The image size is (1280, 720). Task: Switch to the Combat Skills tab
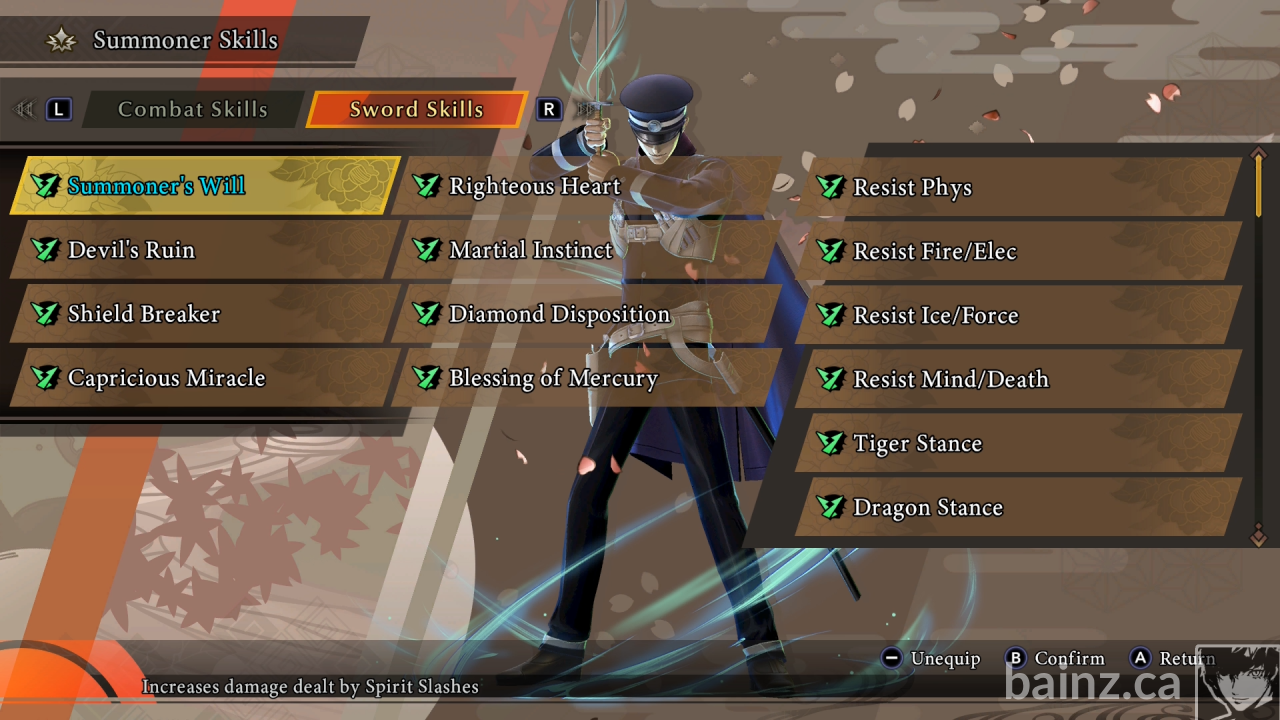192,110
